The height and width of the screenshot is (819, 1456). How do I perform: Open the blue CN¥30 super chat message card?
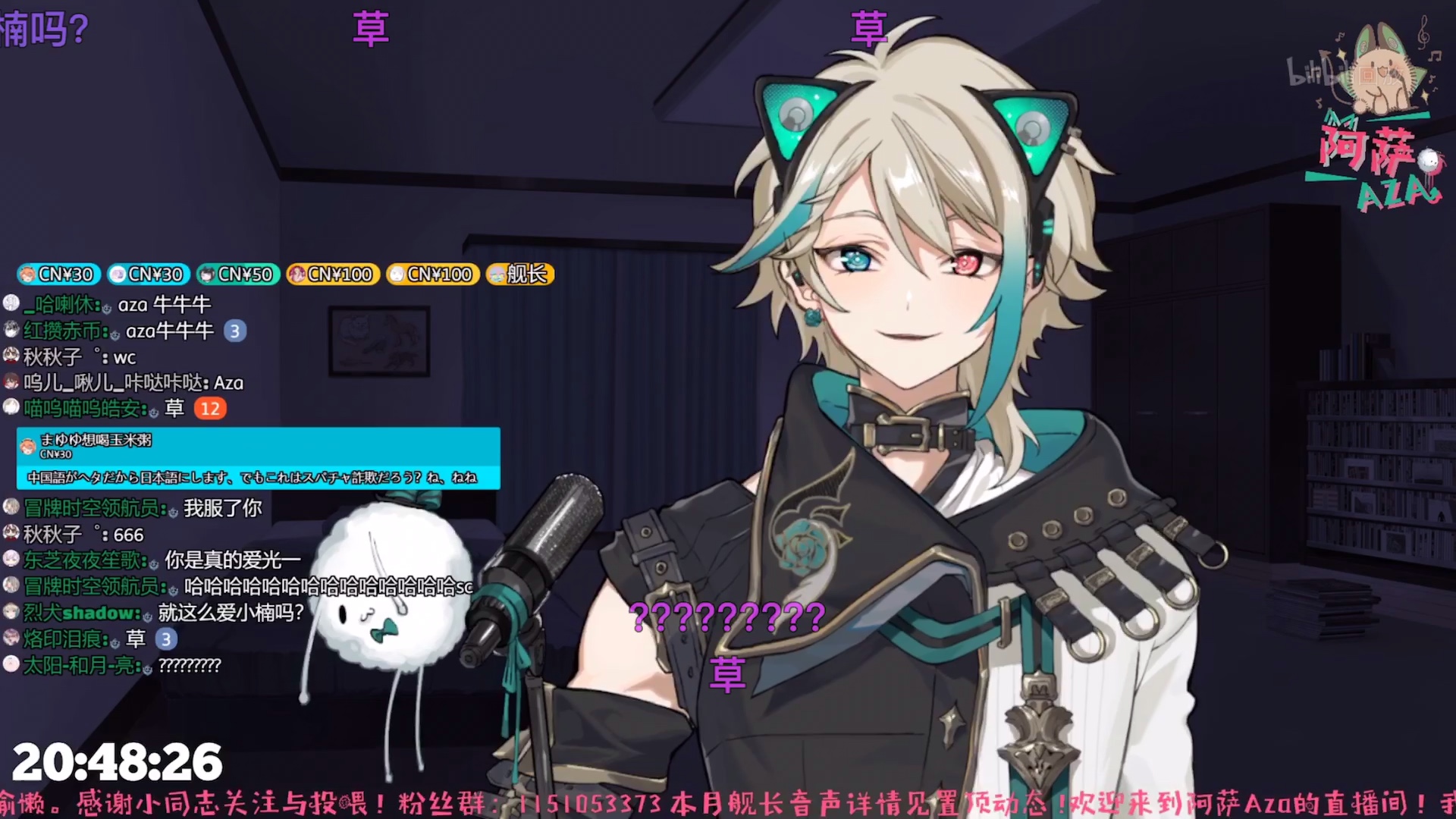(x=258, y=458)
